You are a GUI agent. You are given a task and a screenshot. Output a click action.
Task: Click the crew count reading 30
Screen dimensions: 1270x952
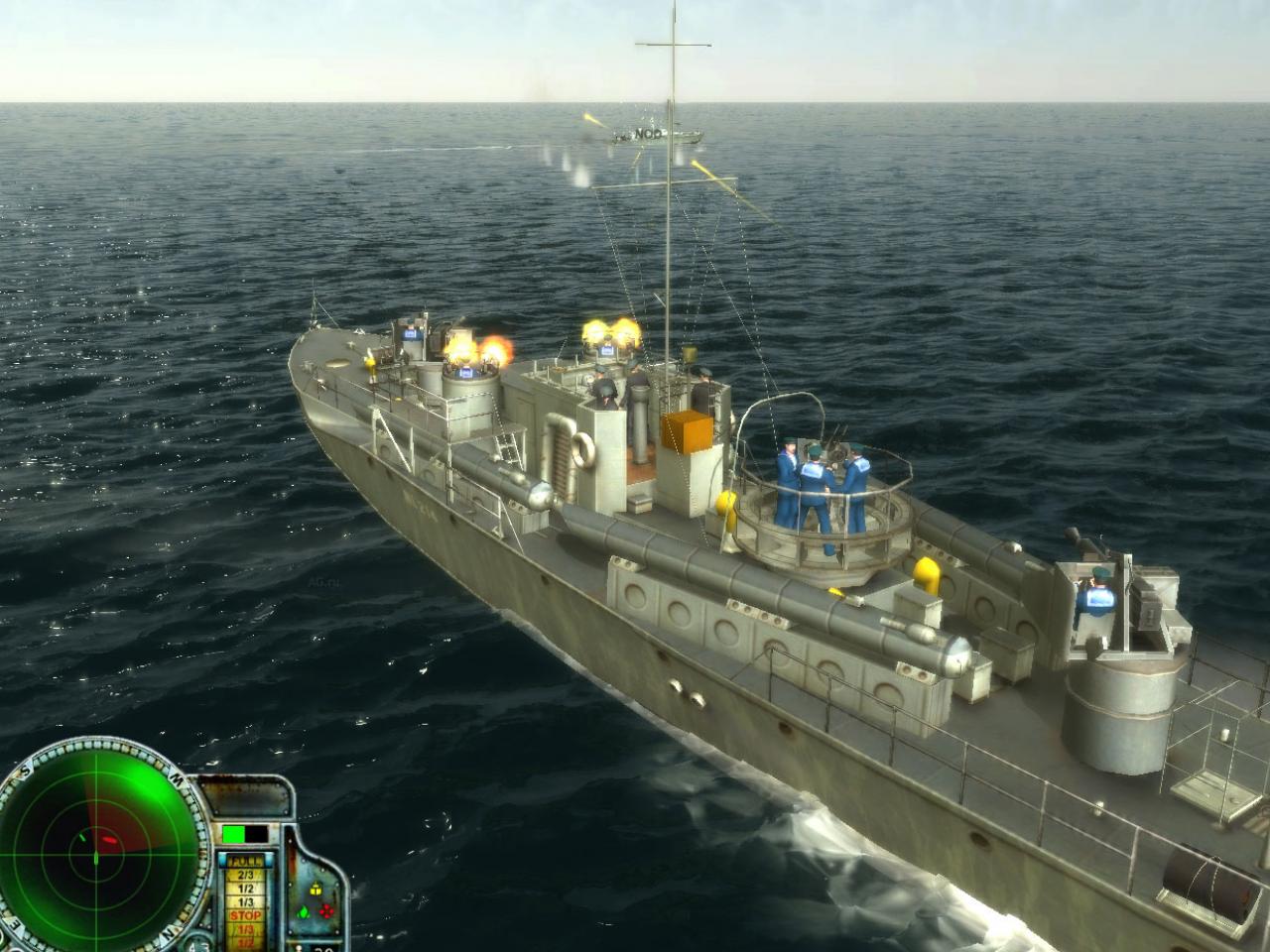click(x=323, y=948)
